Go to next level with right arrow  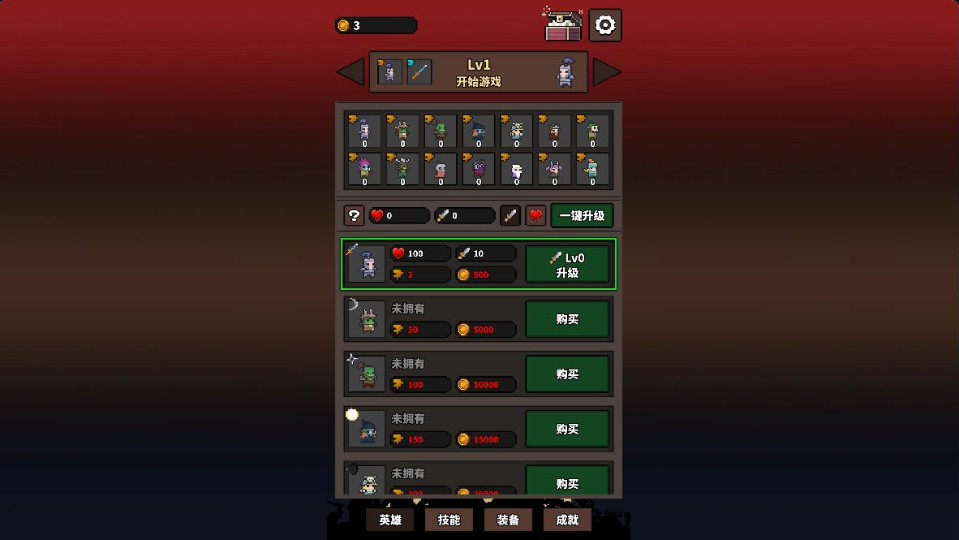tap(606, 72)
